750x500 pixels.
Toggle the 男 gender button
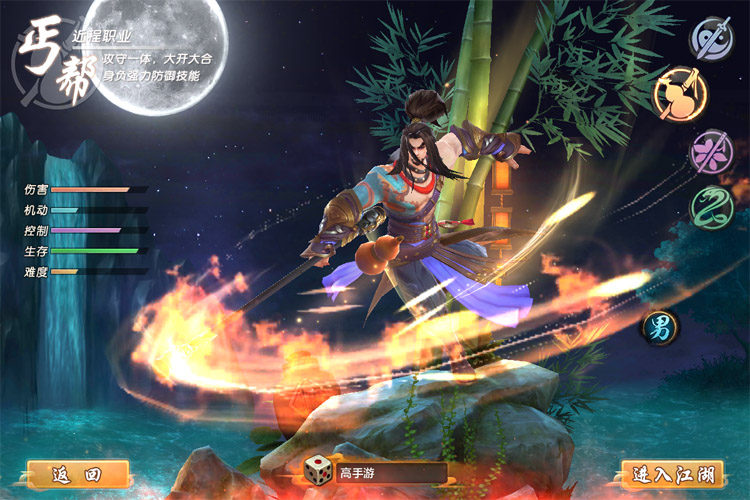click(x=662, y=327)
